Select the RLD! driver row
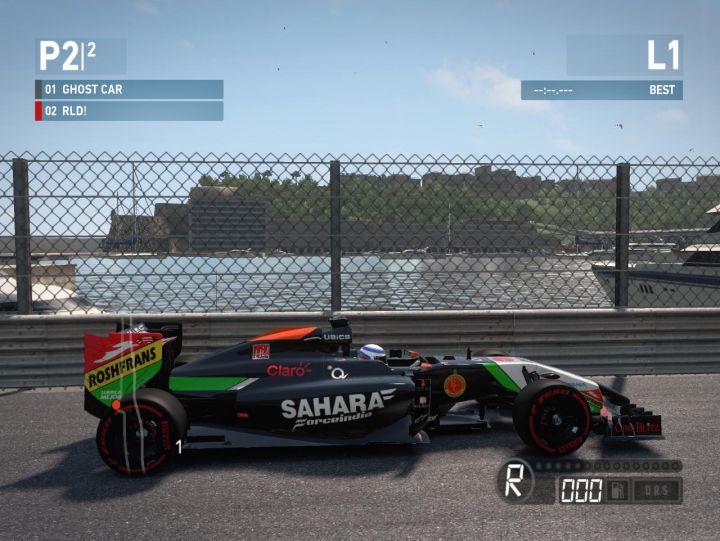Viewport: 720px width, 541px height. click(129, 111)
